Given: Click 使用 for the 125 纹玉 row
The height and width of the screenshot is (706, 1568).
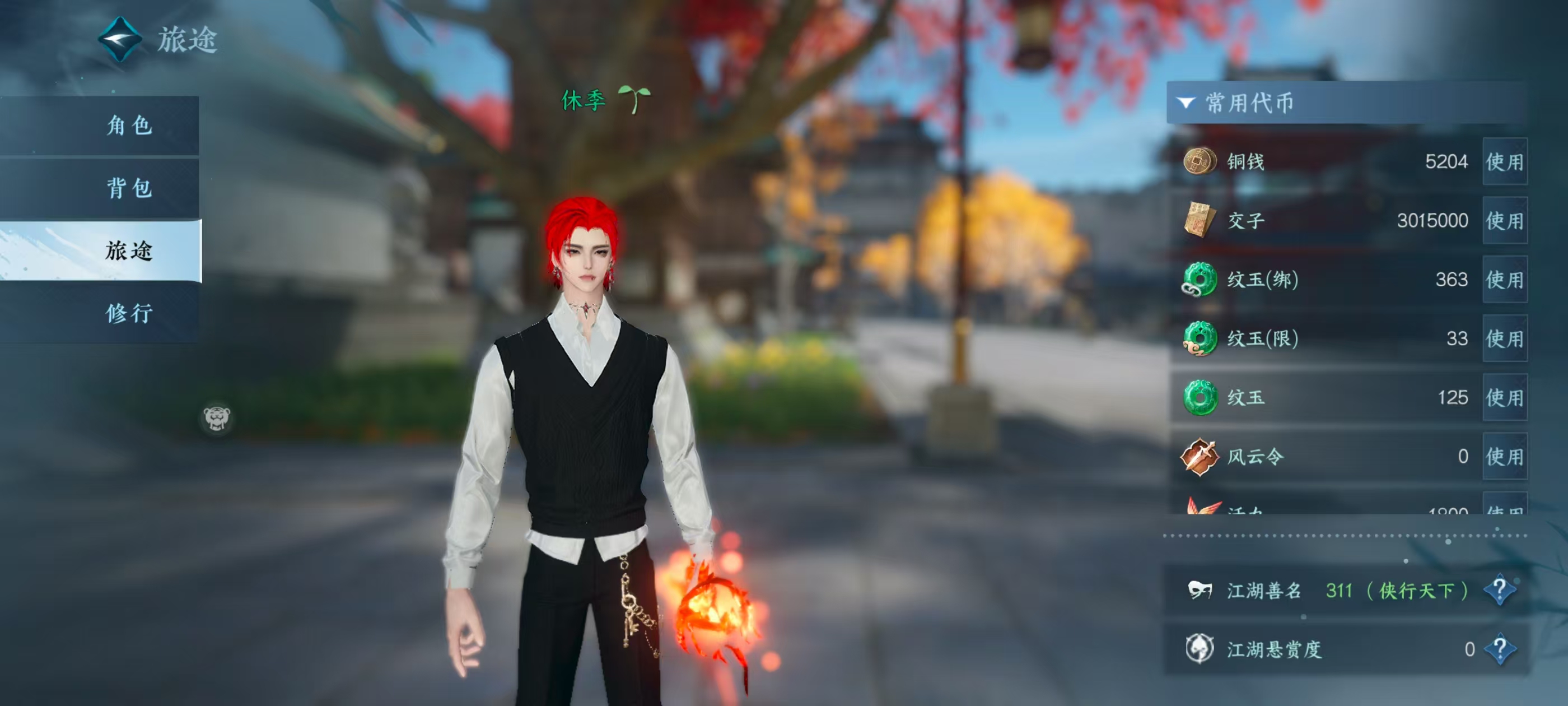Looking at the screenshot, I should 1504,398.
